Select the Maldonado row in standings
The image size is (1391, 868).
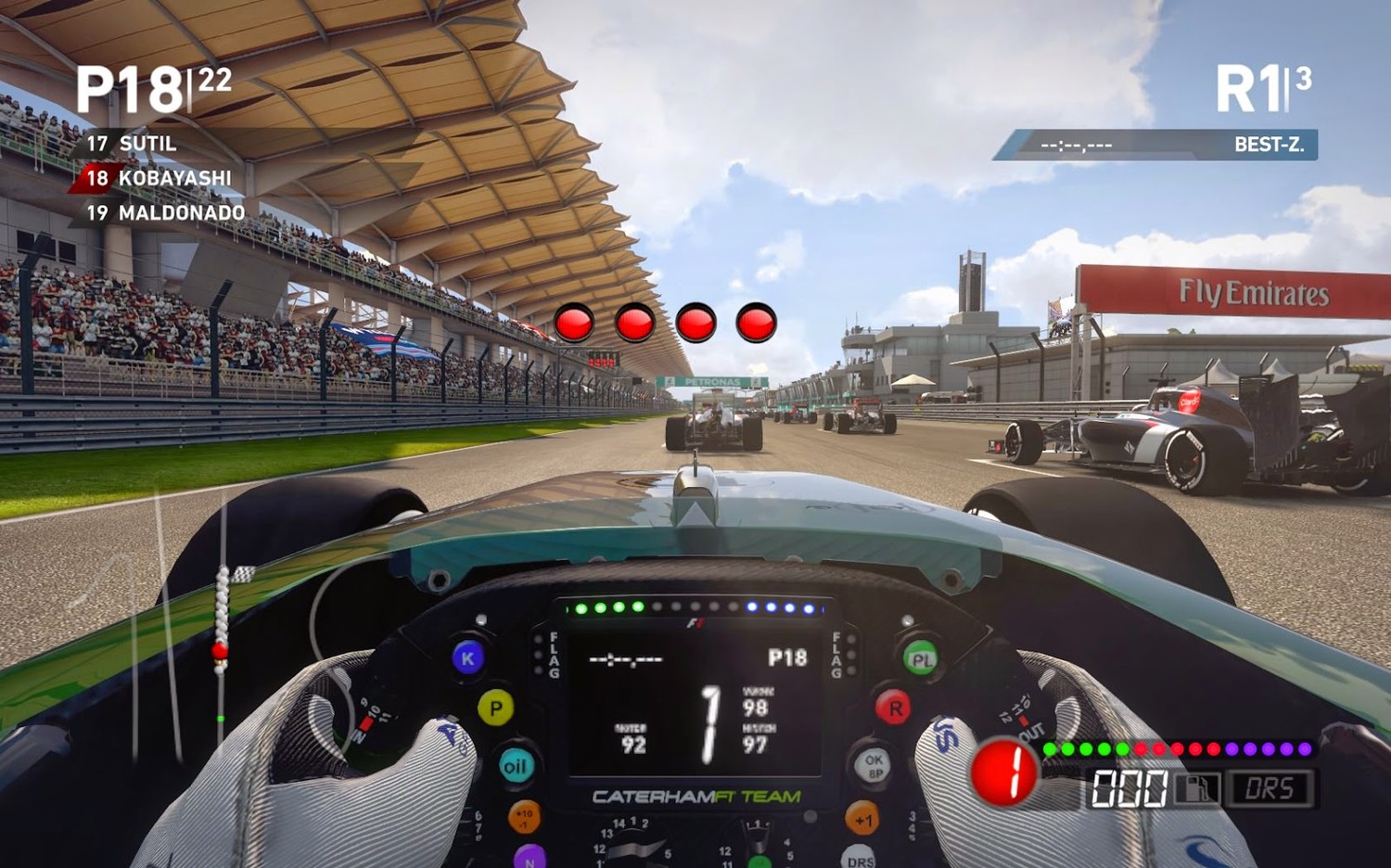click(165, 213)
